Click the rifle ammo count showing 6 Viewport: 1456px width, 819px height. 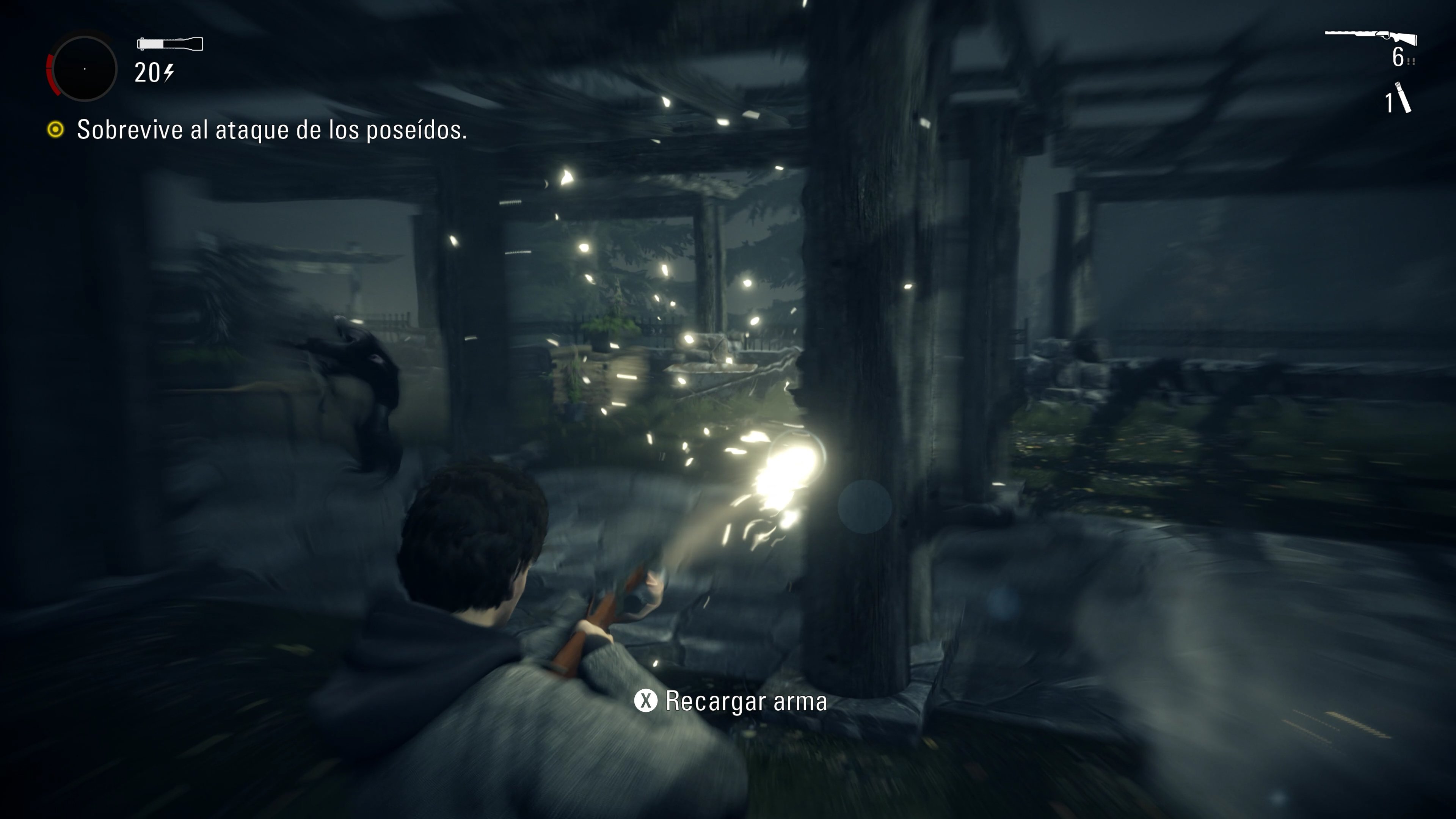click(x=1398, y=56)
